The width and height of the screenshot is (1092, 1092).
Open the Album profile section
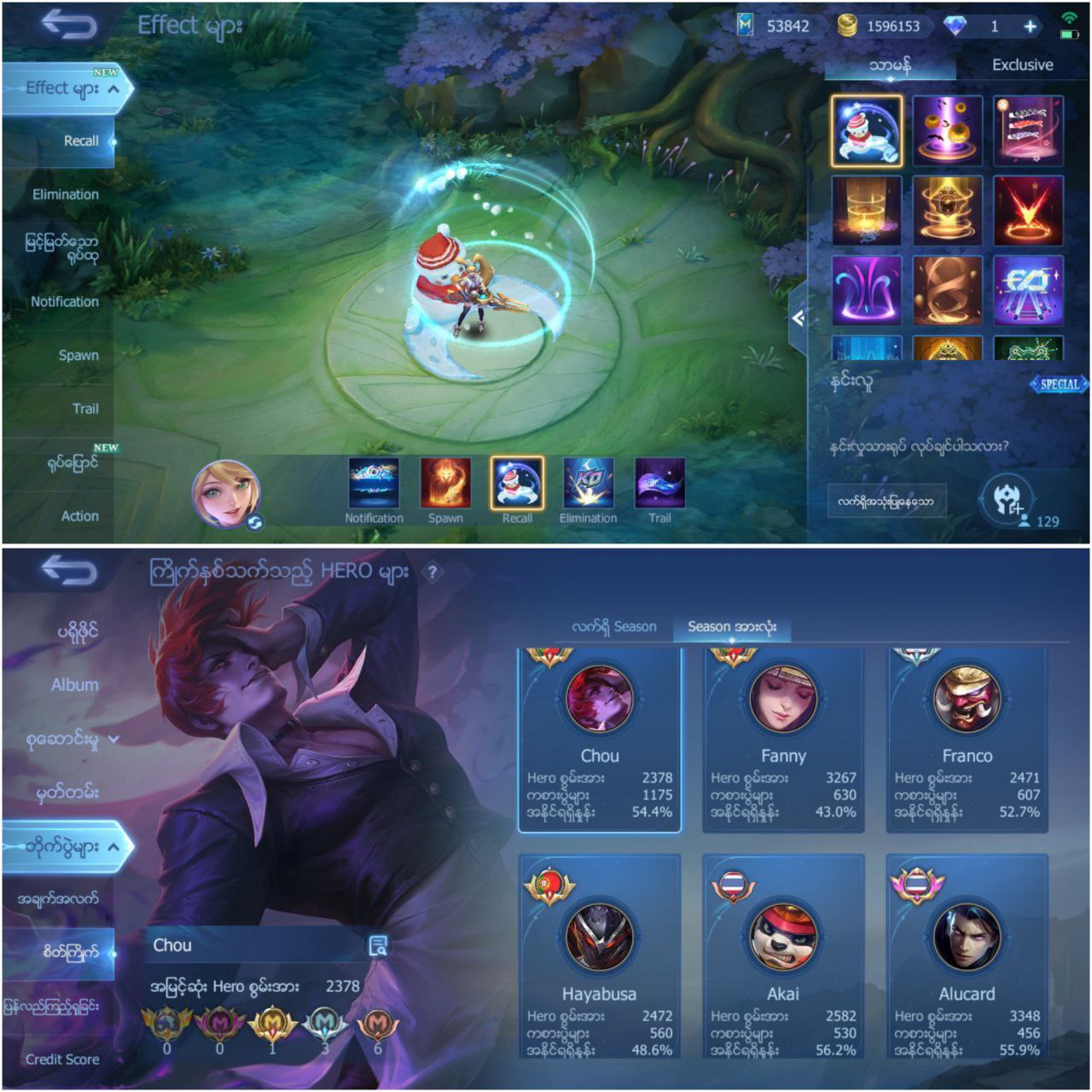(x=74, y=685)
